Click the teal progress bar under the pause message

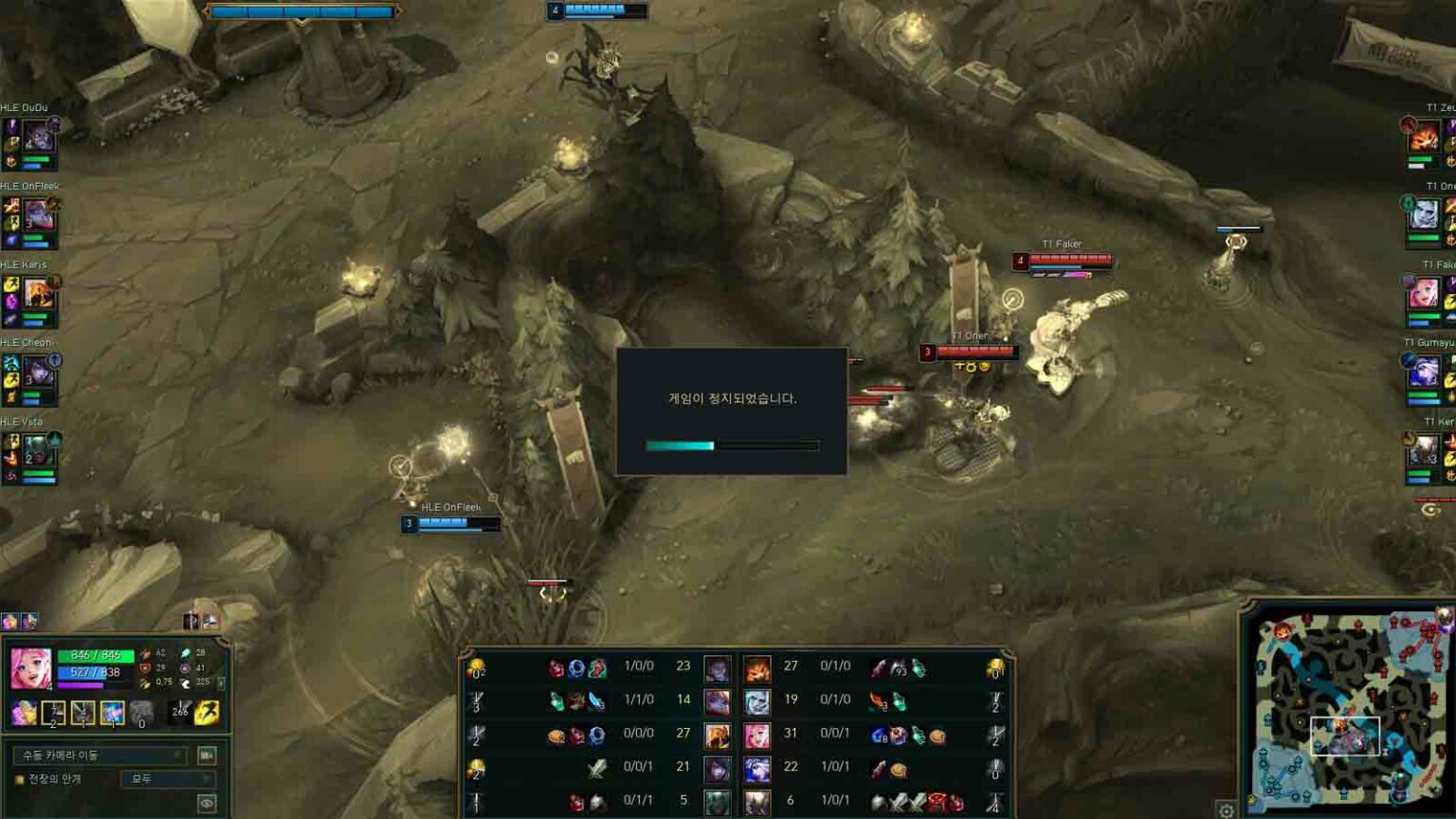[680, 444]
